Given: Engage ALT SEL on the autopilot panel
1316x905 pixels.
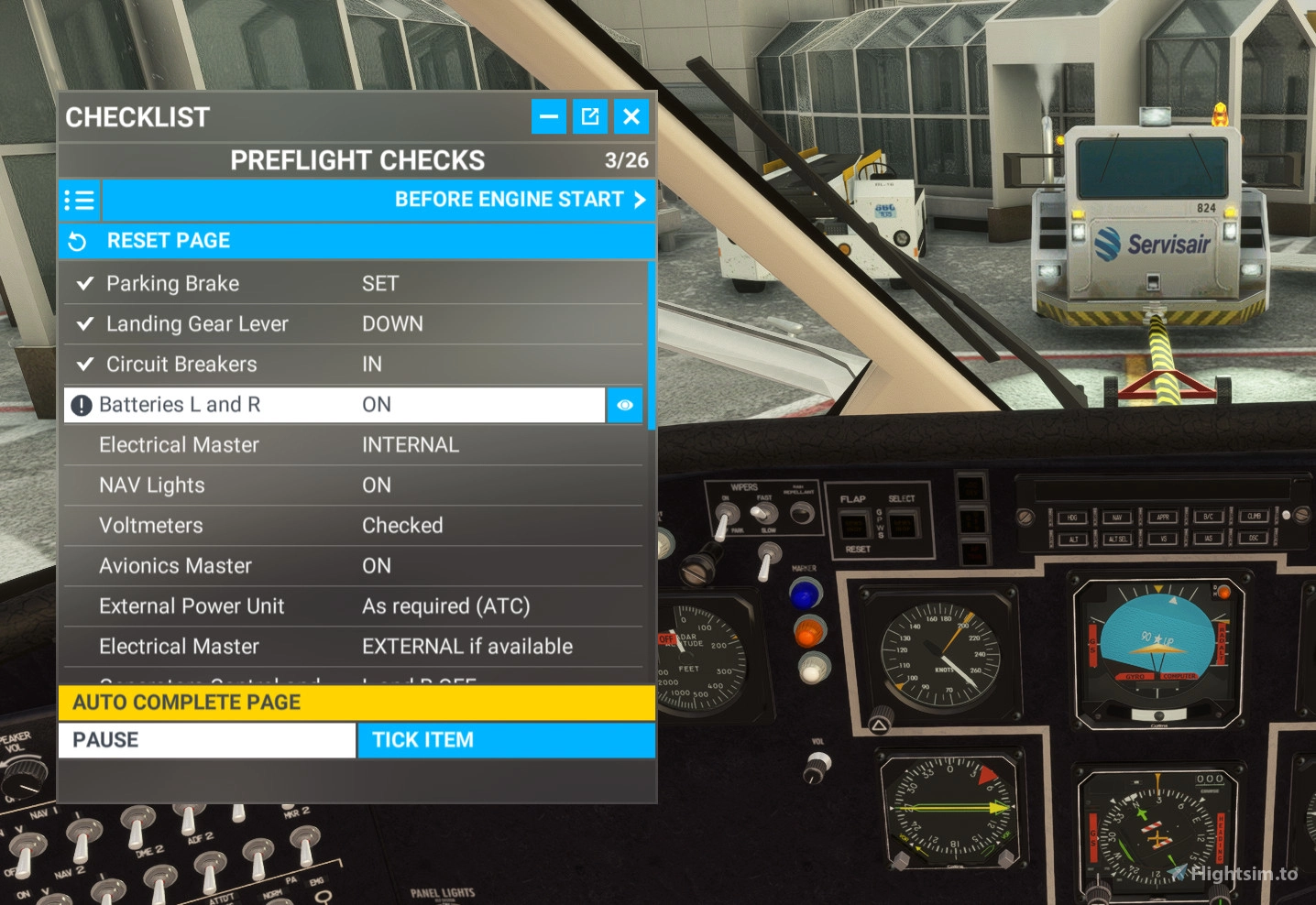Looking at the screenshot, I should [1117, 539].
